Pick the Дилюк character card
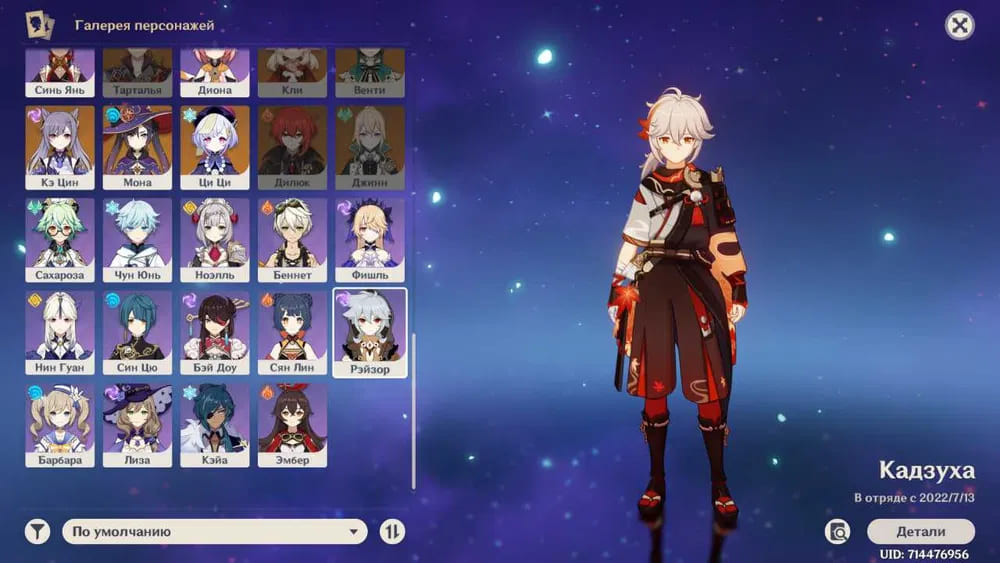 292,147
